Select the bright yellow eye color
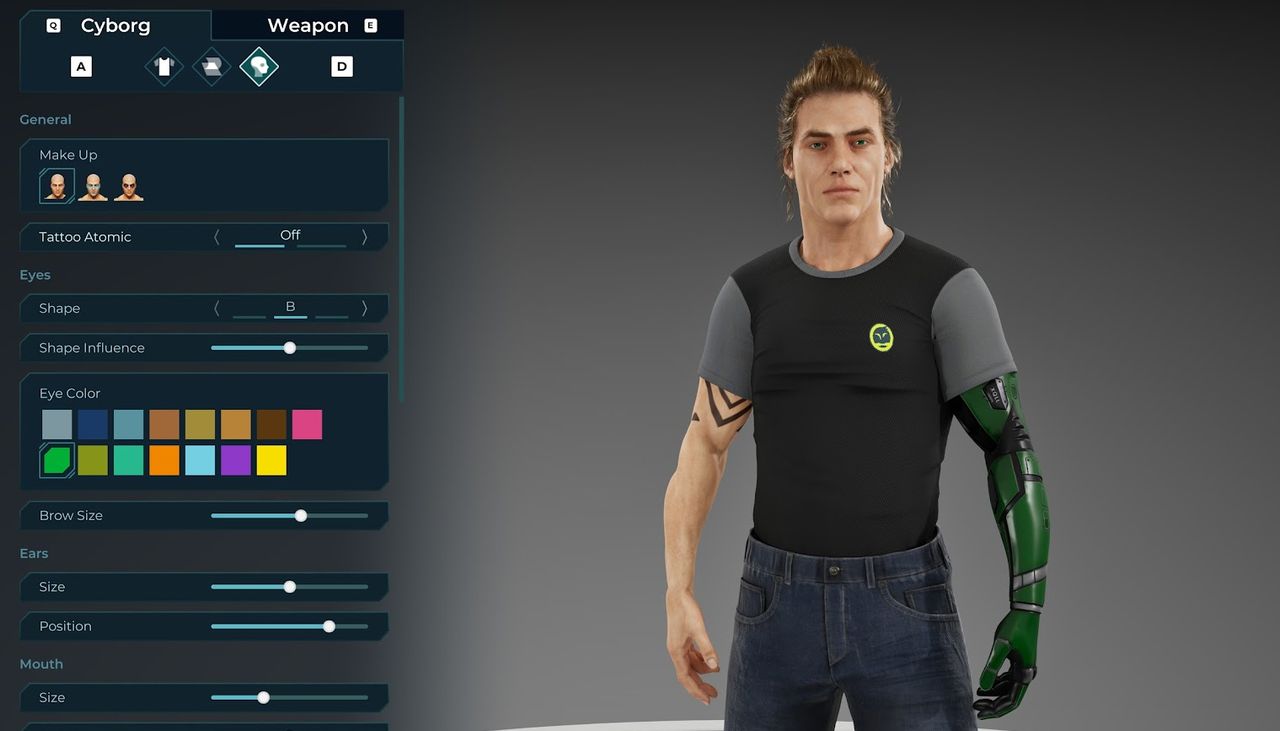The image size is (1280, 731). pyautogui.click(x=271, y=461)
